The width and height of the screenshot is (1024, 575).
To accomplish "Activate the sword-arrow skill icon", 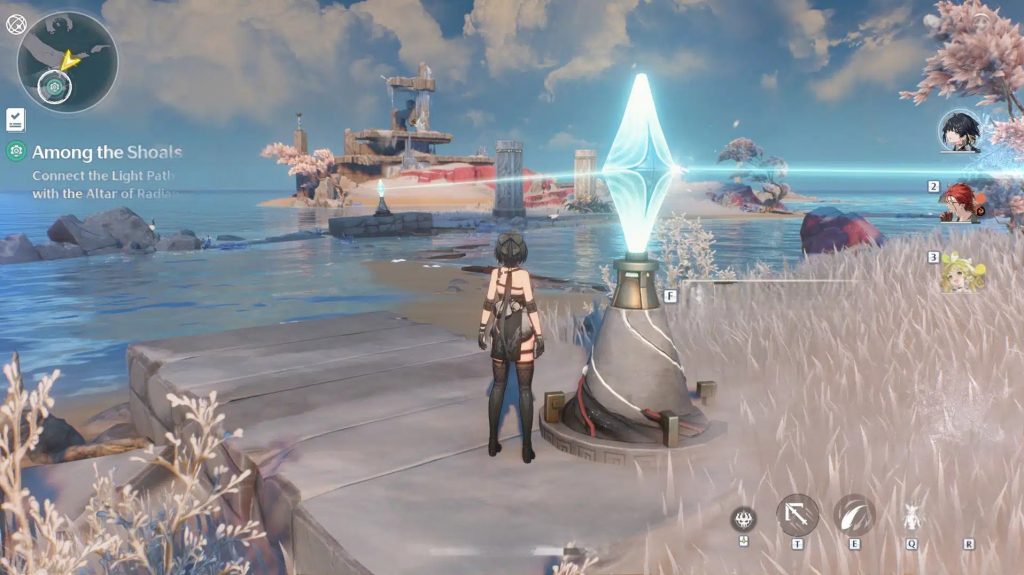I will 797,515.
